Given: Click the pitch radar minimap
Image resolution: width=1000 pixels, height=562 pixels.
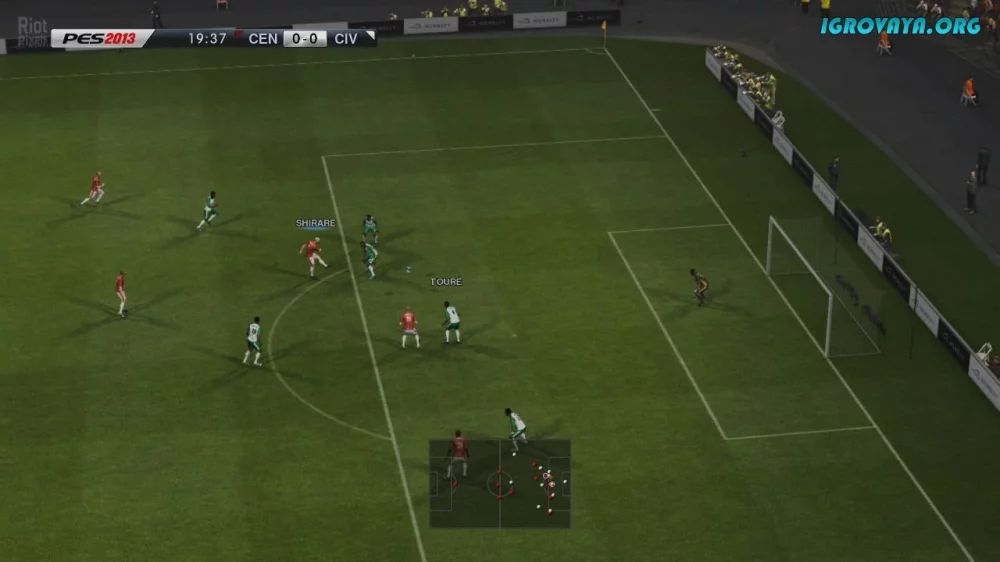Looking at the screenshot, I should click(x=500, y=484).
